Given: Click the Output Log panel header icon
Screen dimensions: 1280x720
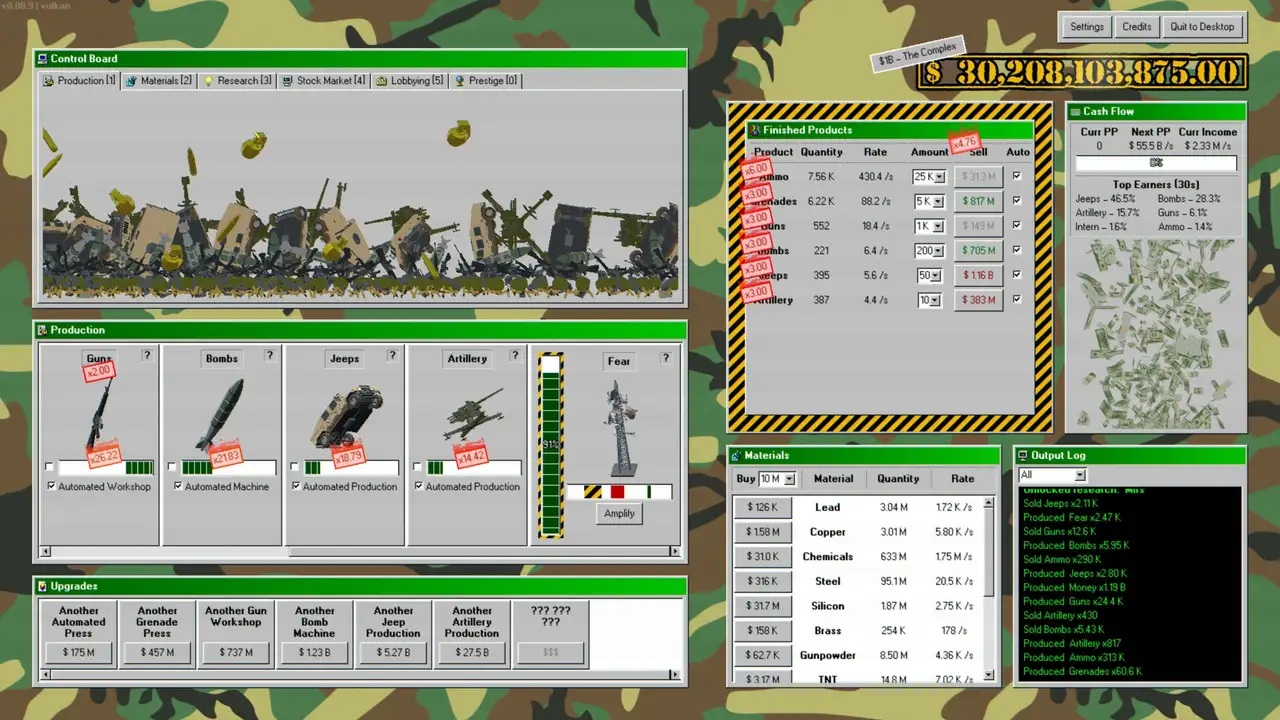Looking at the screenshot, I should (x=1021, y=455).
